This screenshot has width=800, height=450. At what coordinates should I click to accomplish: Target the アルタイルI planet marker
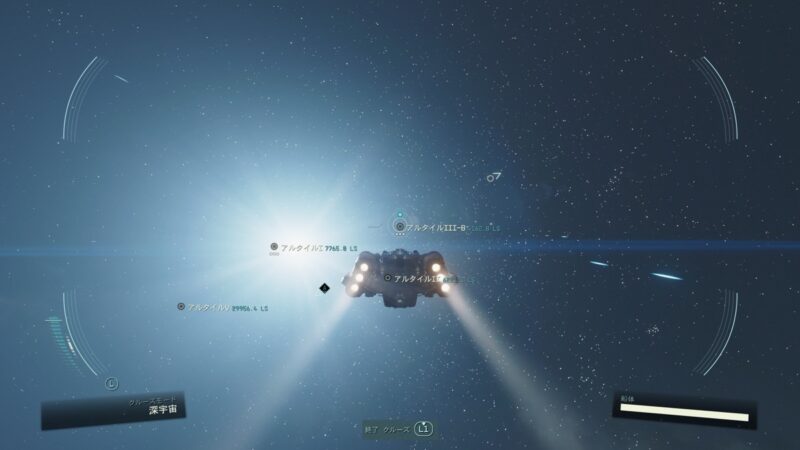(274, 246)
